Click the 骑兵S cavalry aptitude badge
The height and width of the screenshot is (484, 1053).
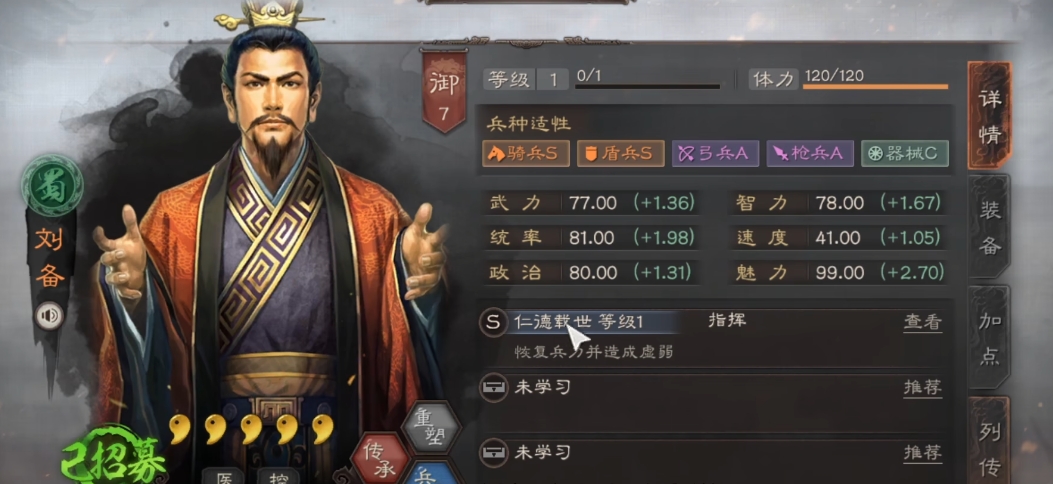[x=526, y=153]
